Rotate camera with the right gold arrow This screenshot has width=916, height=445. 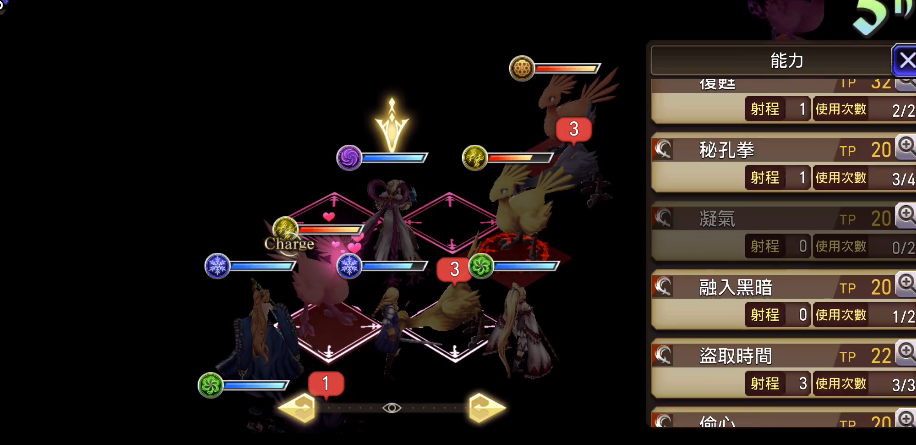[x=486, y=408]
